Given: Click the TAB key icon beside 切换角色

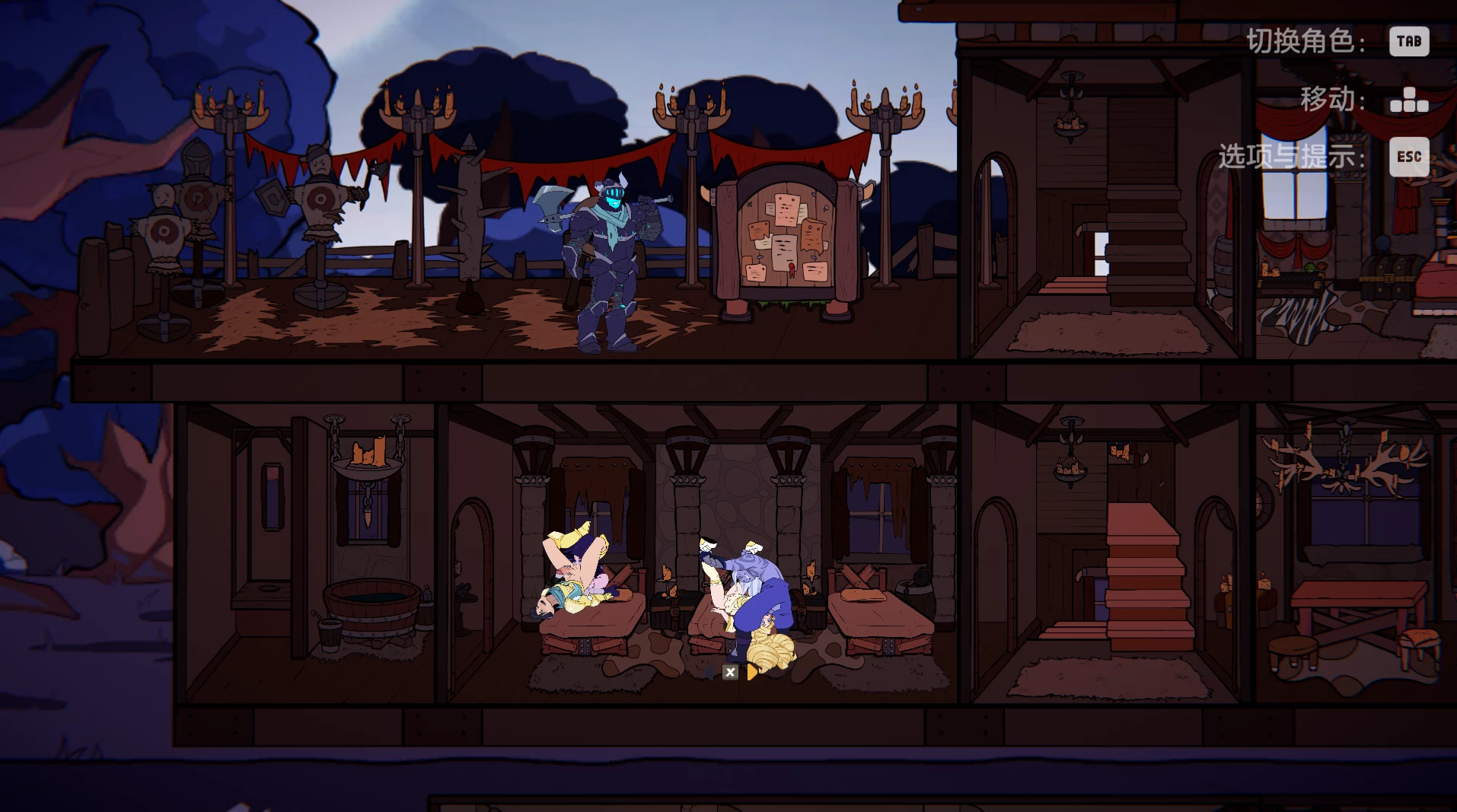Looking at the screenshot, I should pos(1408,41).
